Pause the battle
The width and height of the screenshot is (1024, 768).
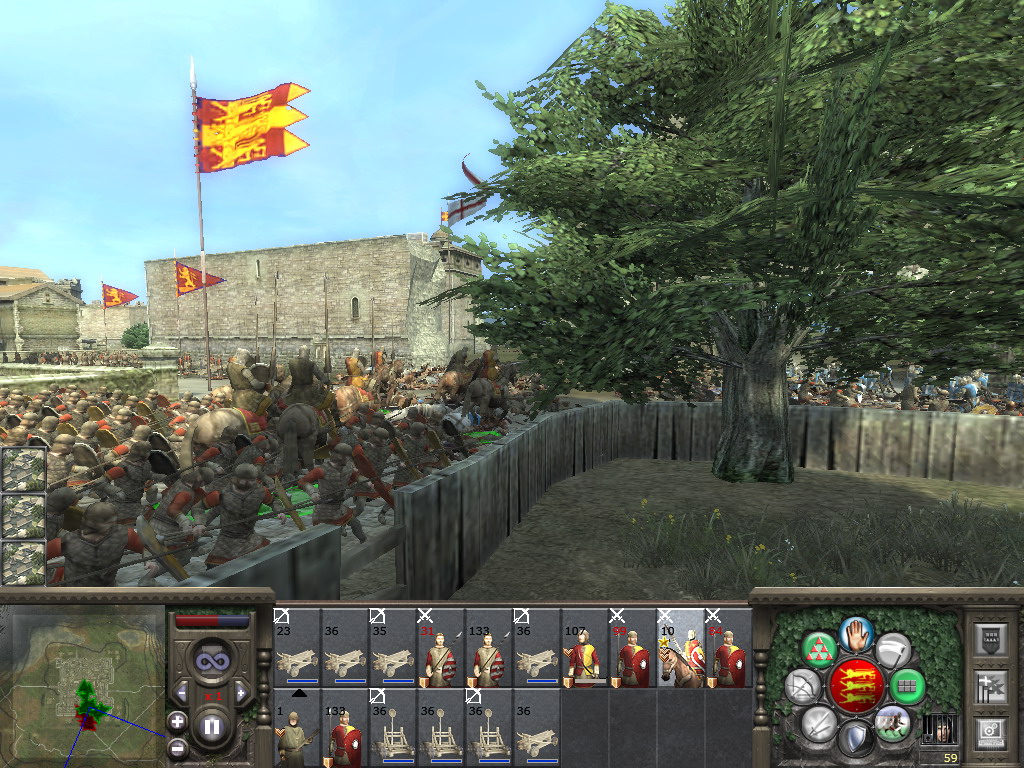(x=212, y=727)
